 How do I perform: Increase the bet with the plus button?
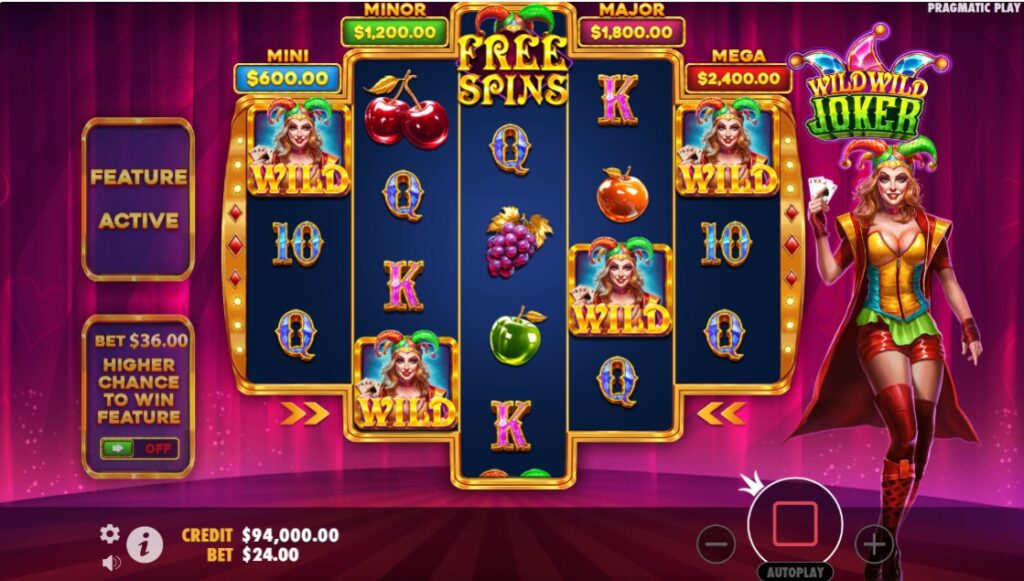(874, 544)
